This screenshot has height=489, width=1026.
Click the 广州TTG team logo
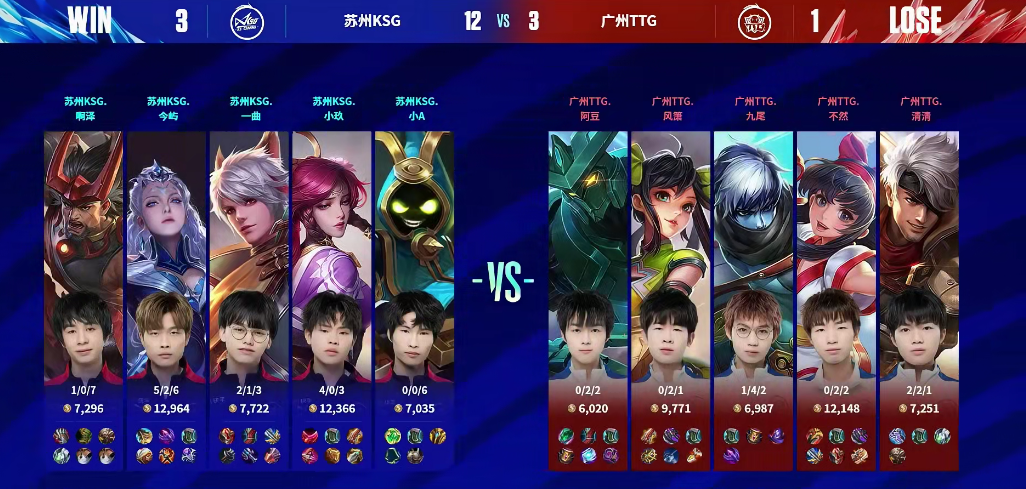click(754, 21)
